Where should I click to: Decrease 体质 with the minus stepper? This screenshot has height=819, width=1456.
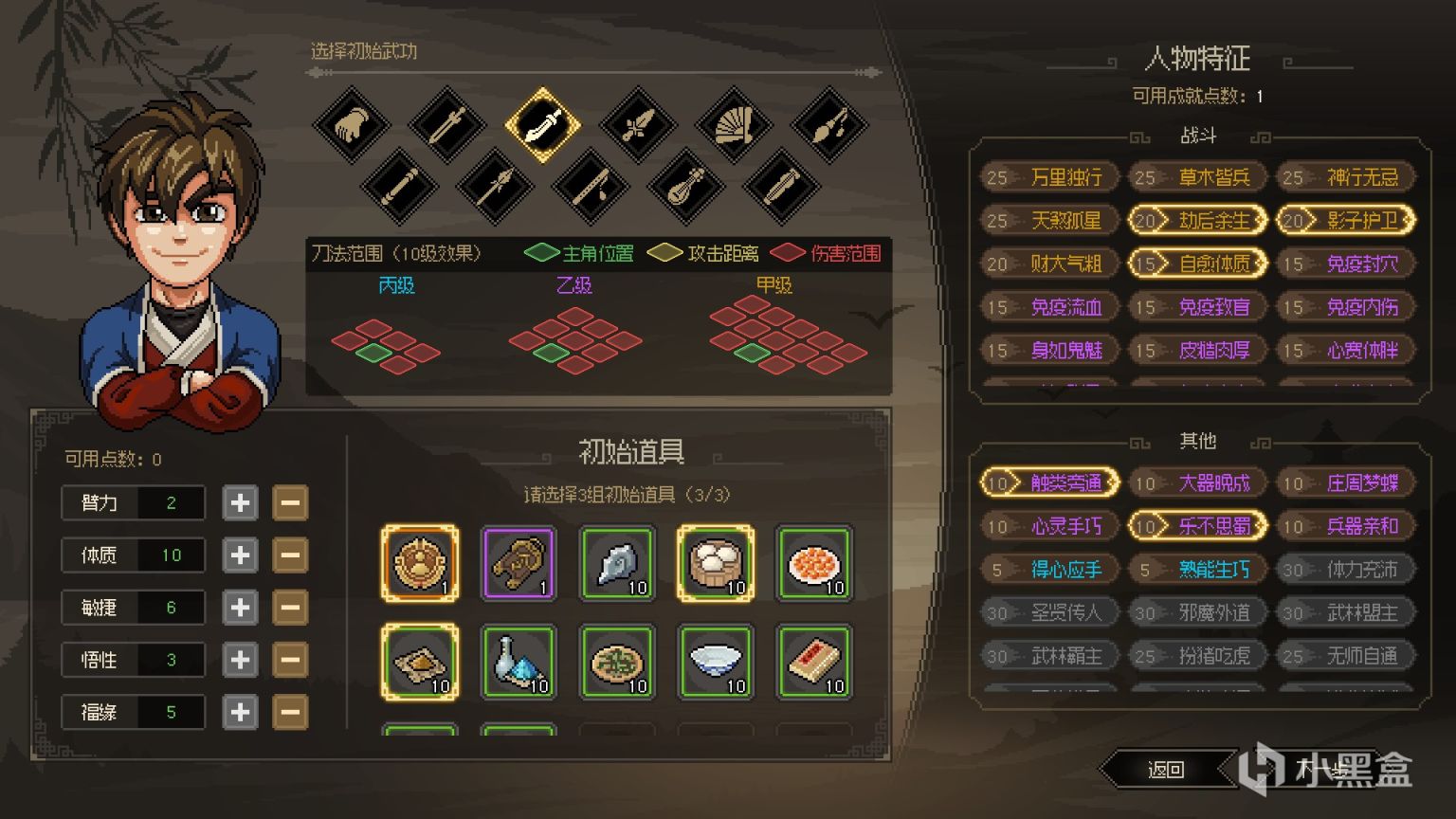click(290, 555)
